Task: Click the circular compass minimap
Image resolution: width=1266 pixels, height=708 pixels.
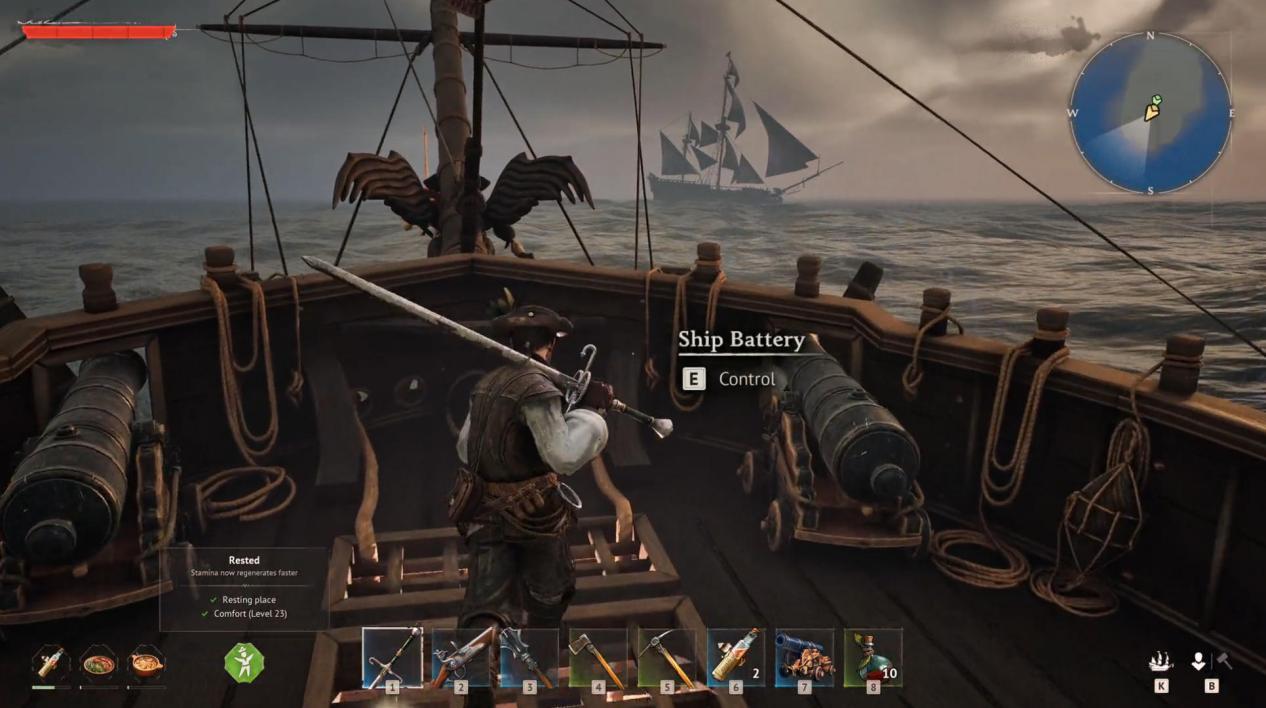Action: click(x=1150, y=113)
